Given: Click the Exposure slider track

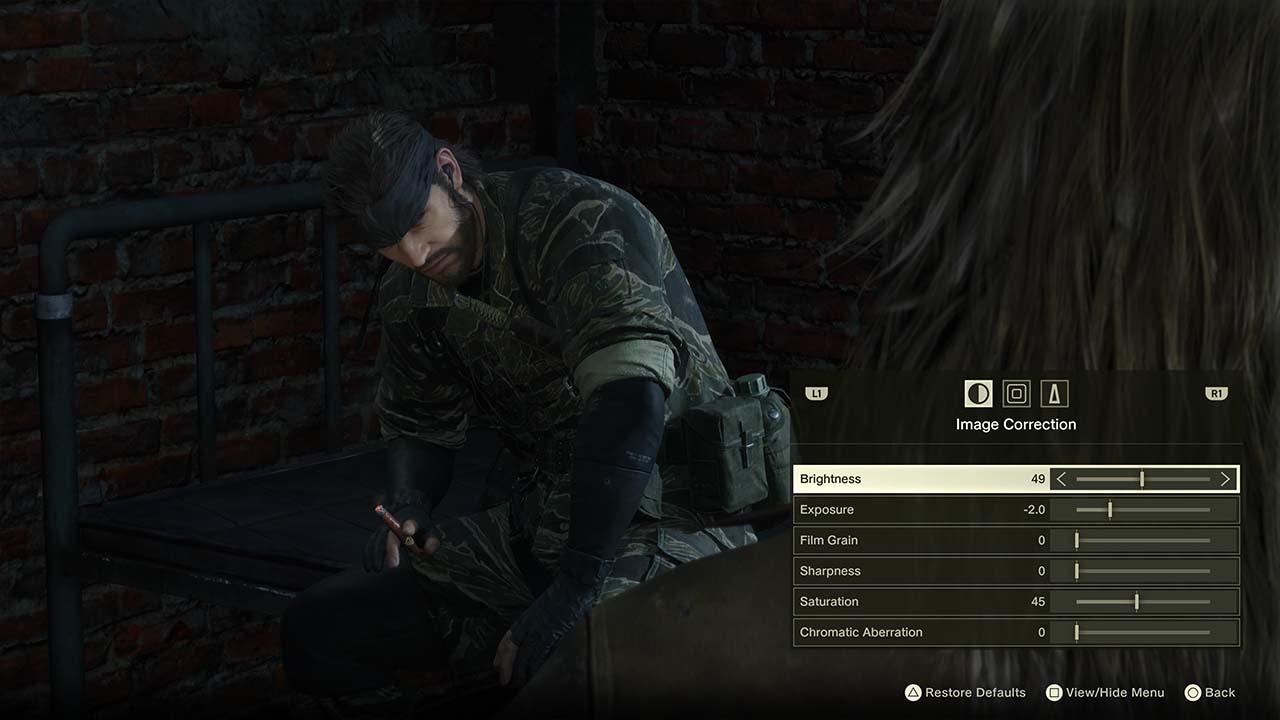Looking at the screenshot, I should (x=1143, y=510).
